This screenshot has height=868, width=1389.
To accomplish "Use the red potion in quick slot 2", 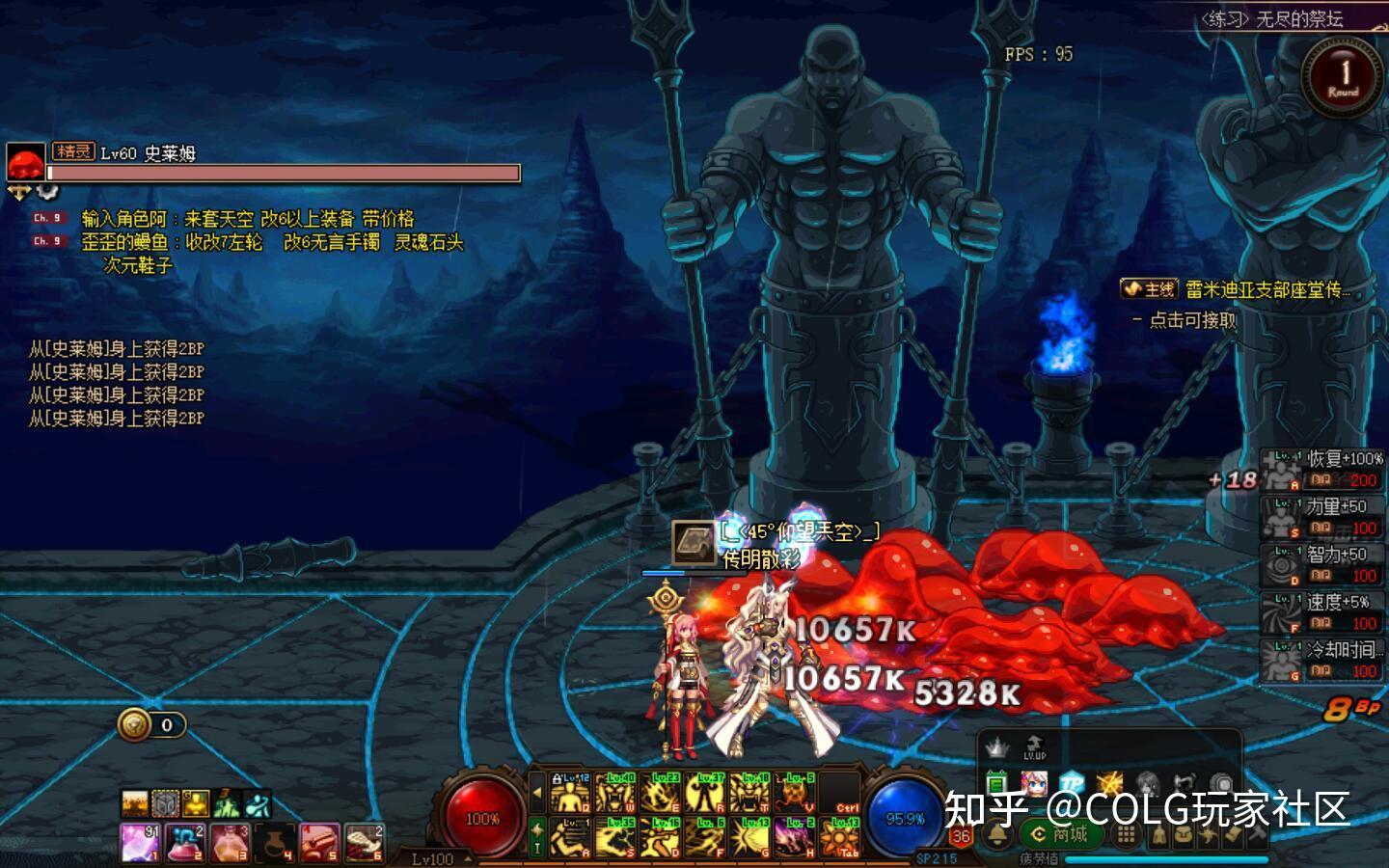I will point(183,842).
